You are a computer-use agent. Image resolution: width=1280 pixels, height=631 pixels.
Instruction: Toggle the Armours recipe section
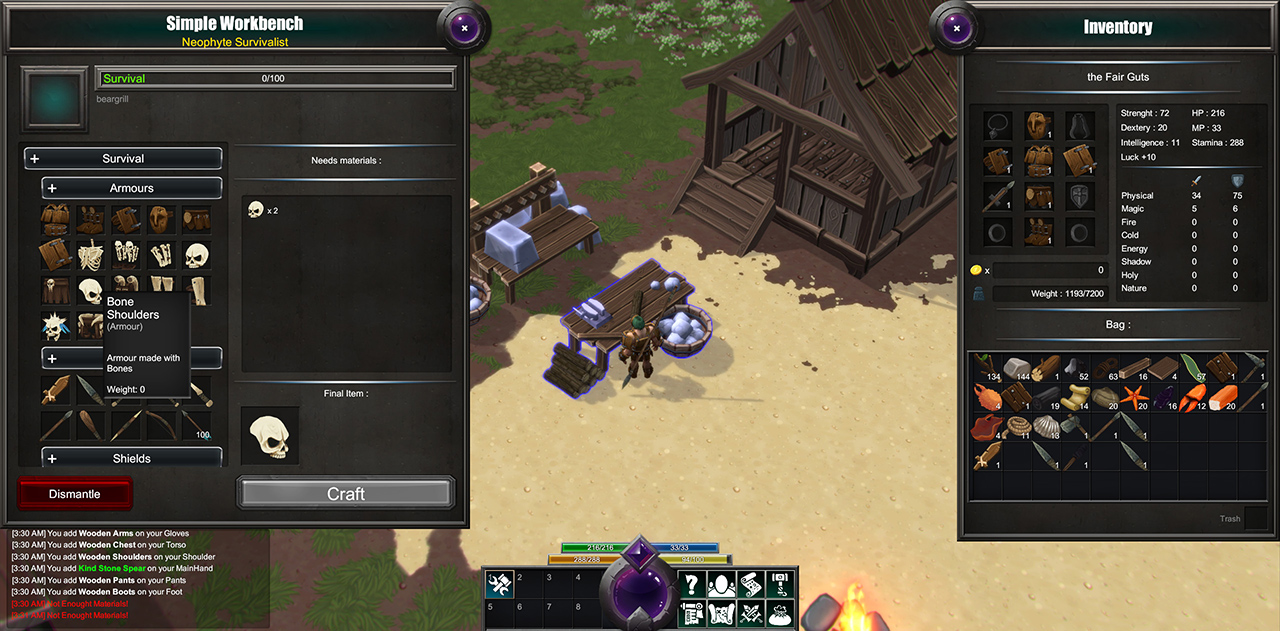click(x=131, y=188)
